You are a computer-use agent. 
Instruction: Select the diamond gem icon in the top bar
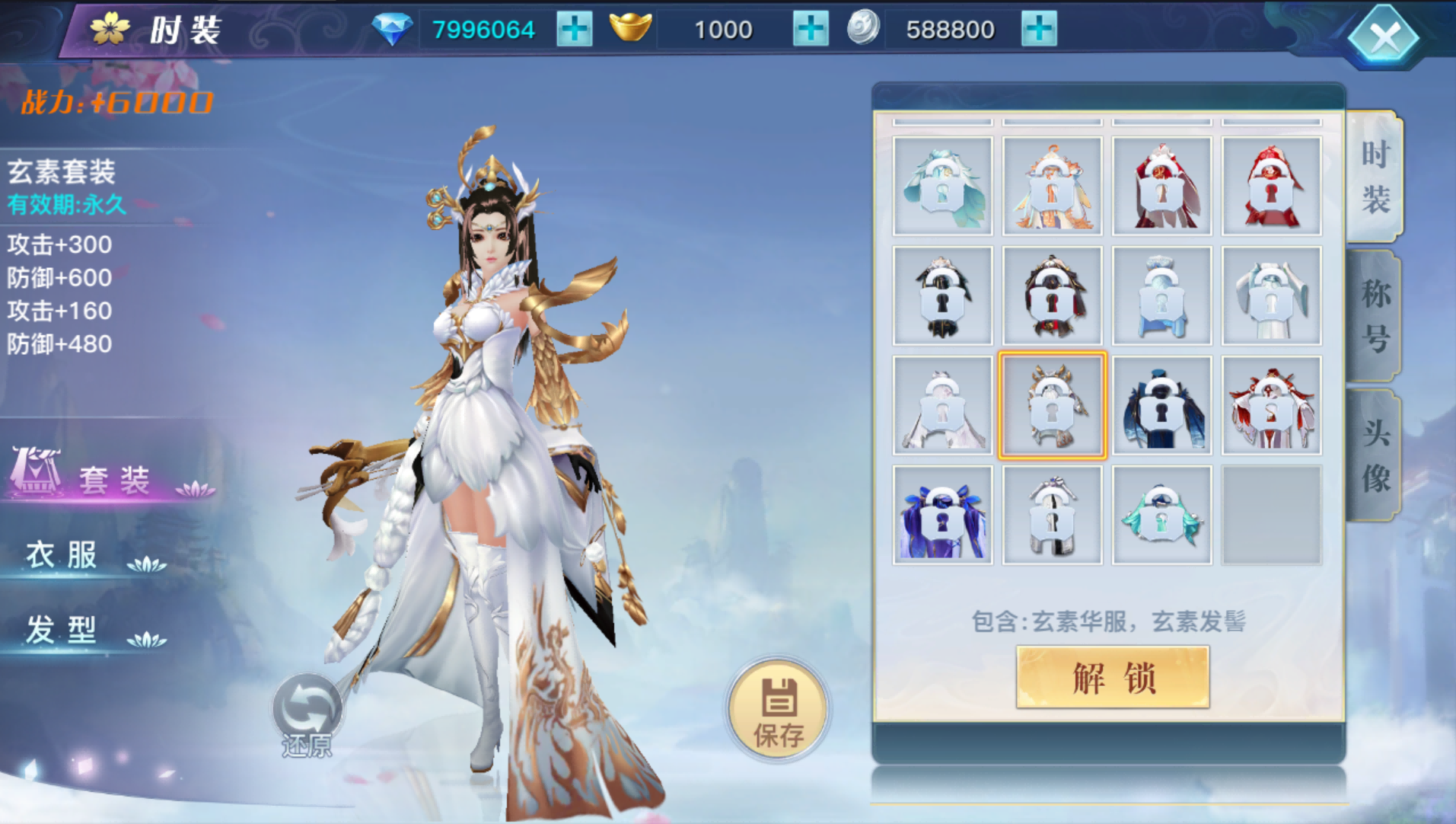click(x=393, y=29)
